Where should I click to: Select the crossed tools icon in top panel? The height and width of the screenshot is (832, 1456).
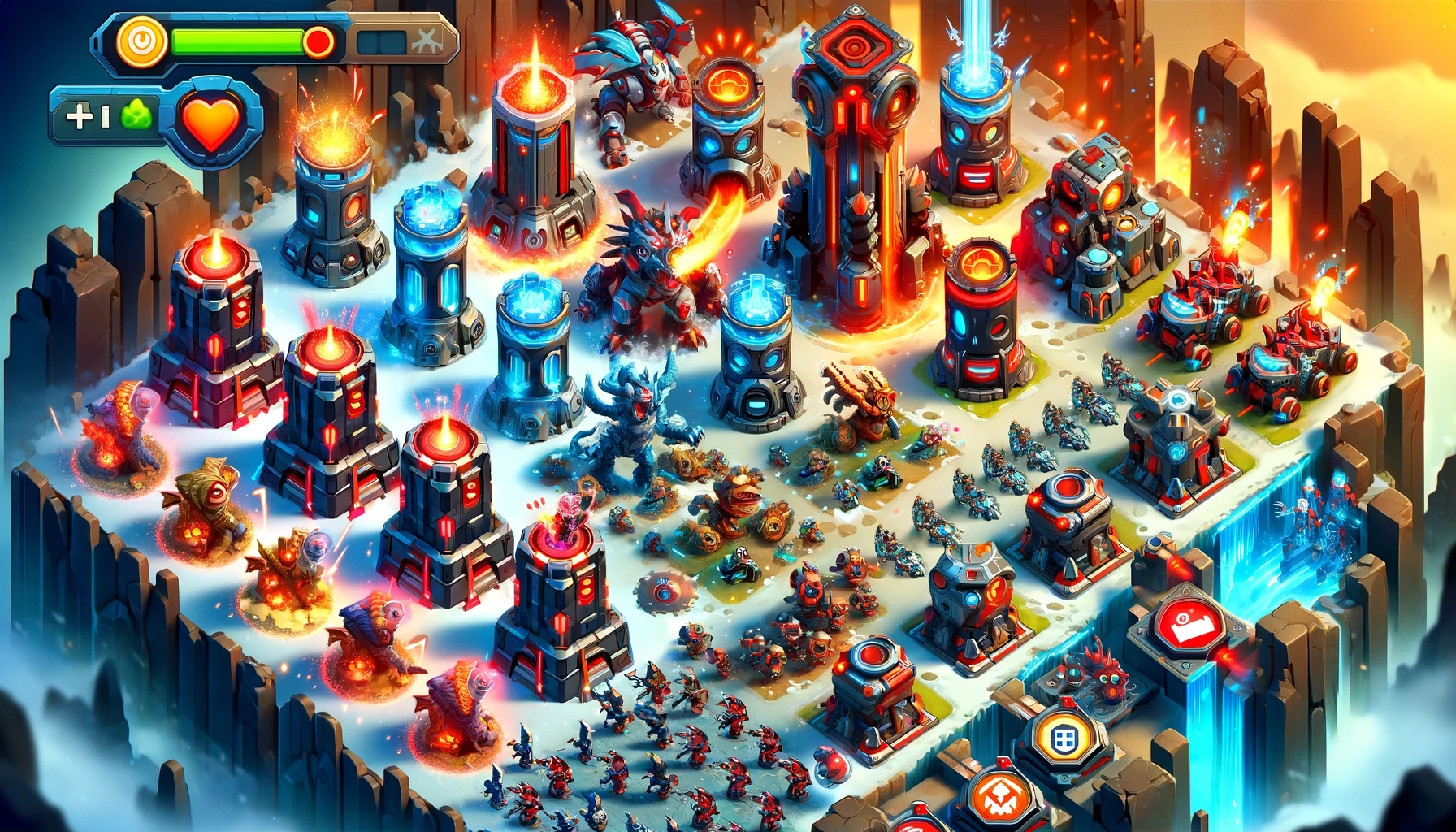pyautogui.click(x=428, y=41)
